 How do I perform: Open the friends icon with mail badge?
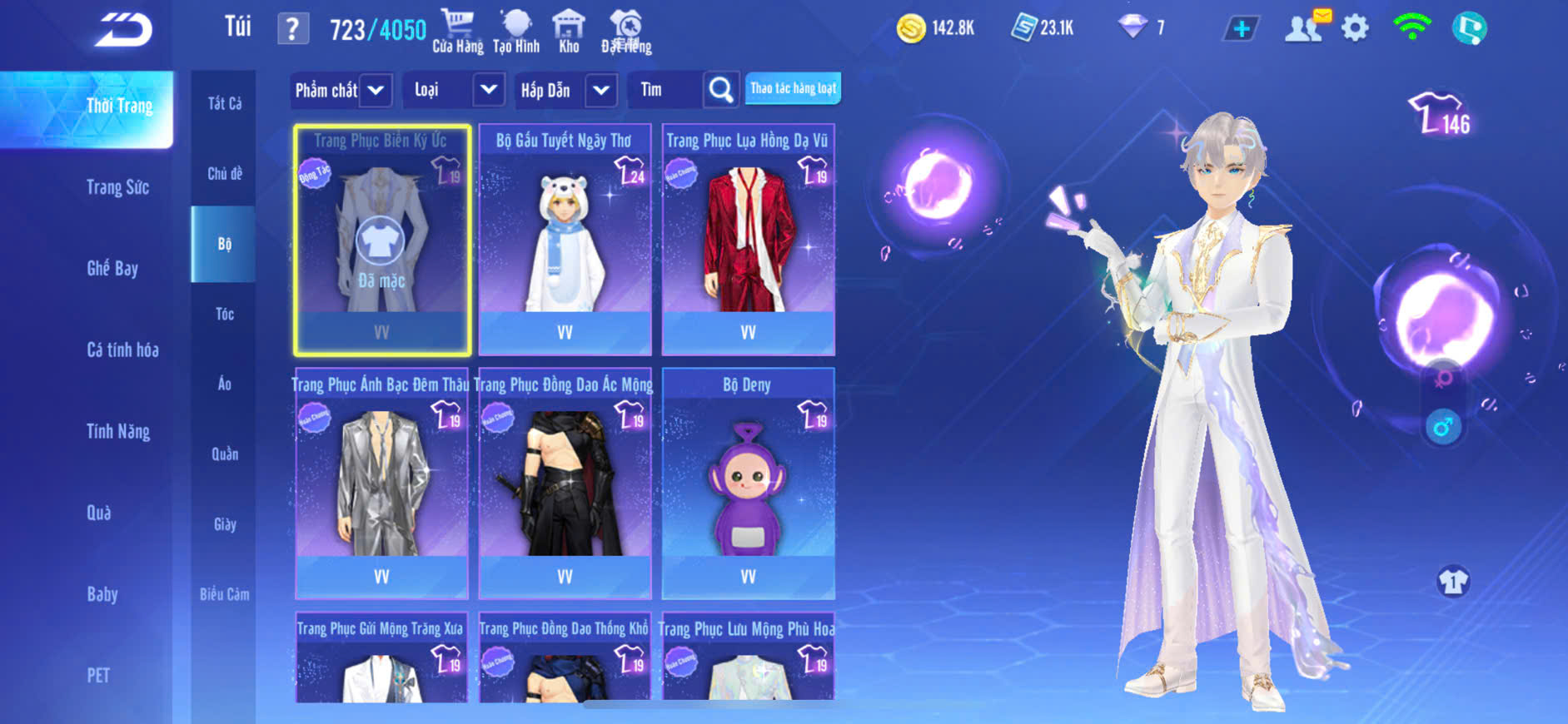tap(1304, 28)
